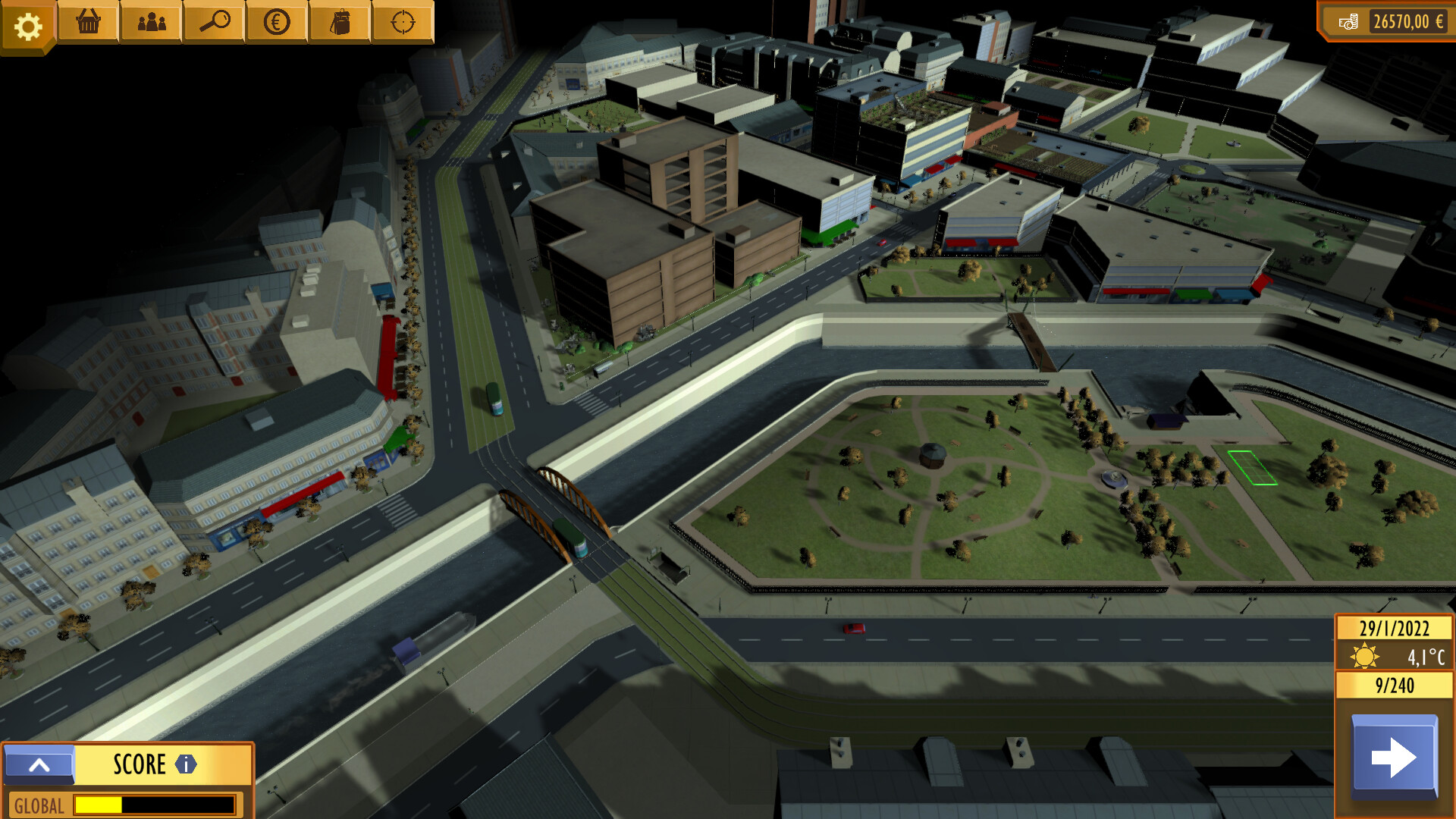The height and width of the screenshot is (819, 1456).
Task: Open the shopping basket purchase panel
Action: (88, 23)
